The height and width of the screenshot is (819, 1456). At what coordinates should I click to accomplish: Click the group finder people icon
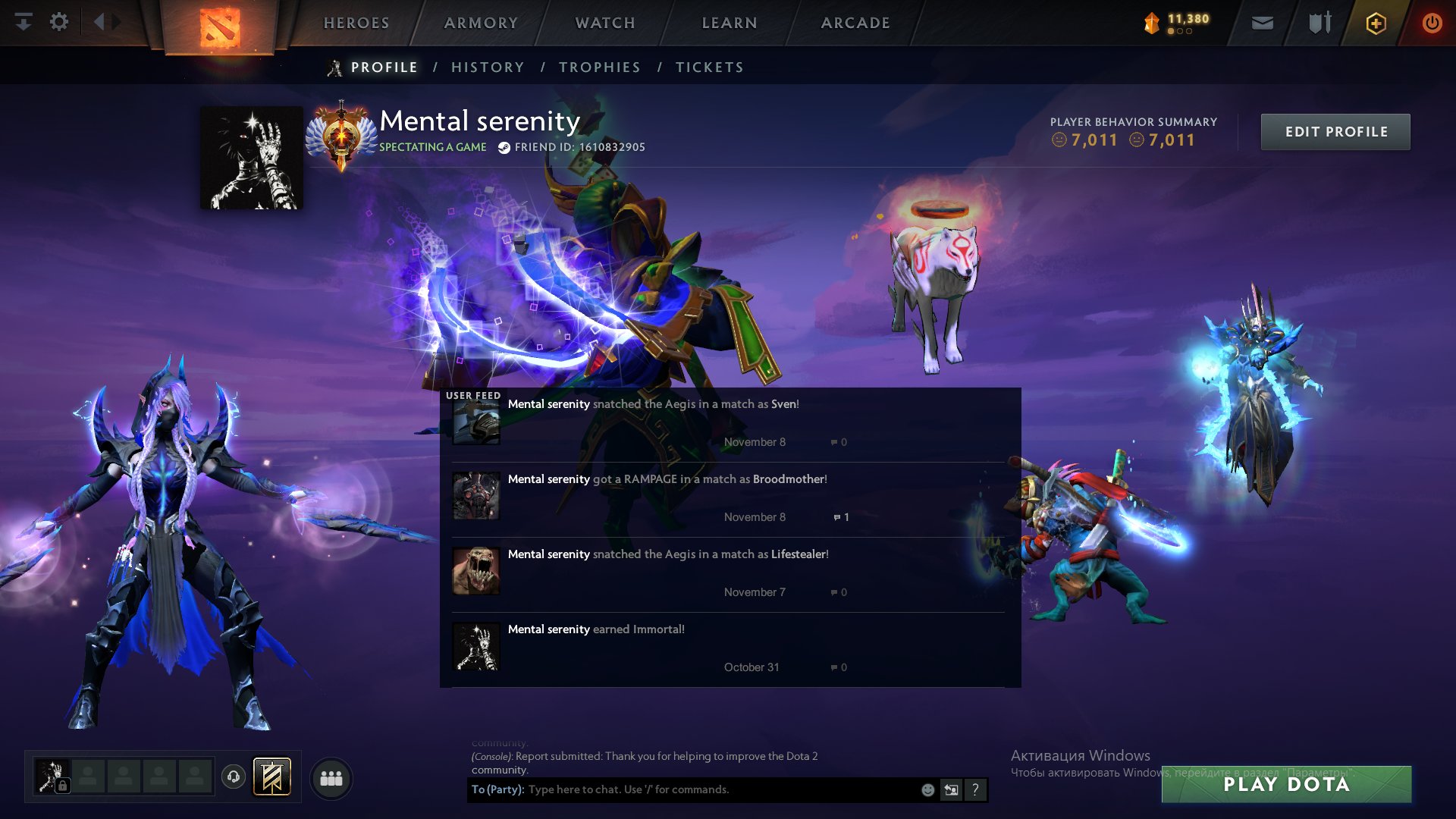pyautogui.click(x=331, y=778)
